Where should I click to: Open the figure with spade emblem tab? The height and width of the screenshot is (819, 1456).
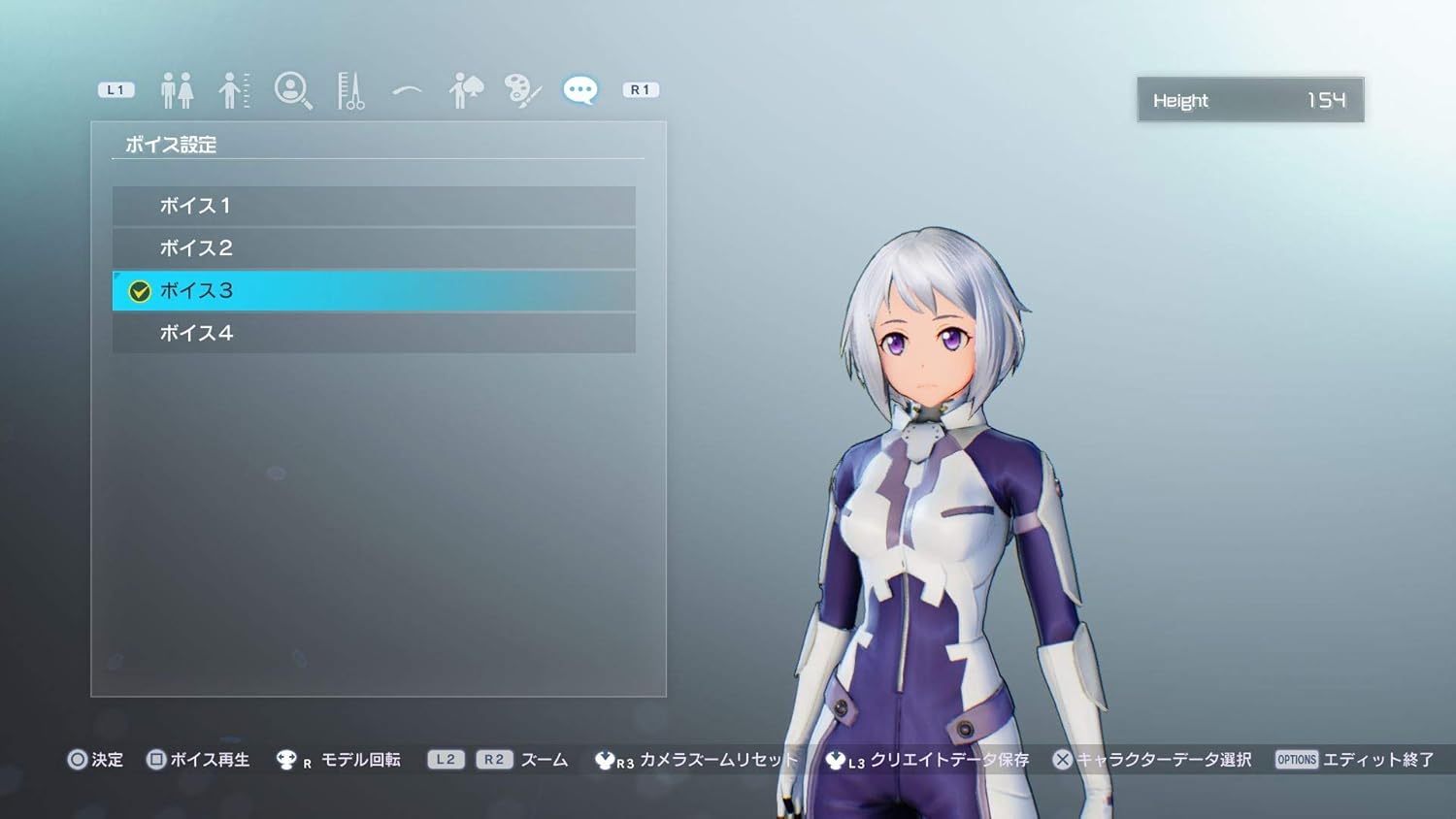click(466, 90)
